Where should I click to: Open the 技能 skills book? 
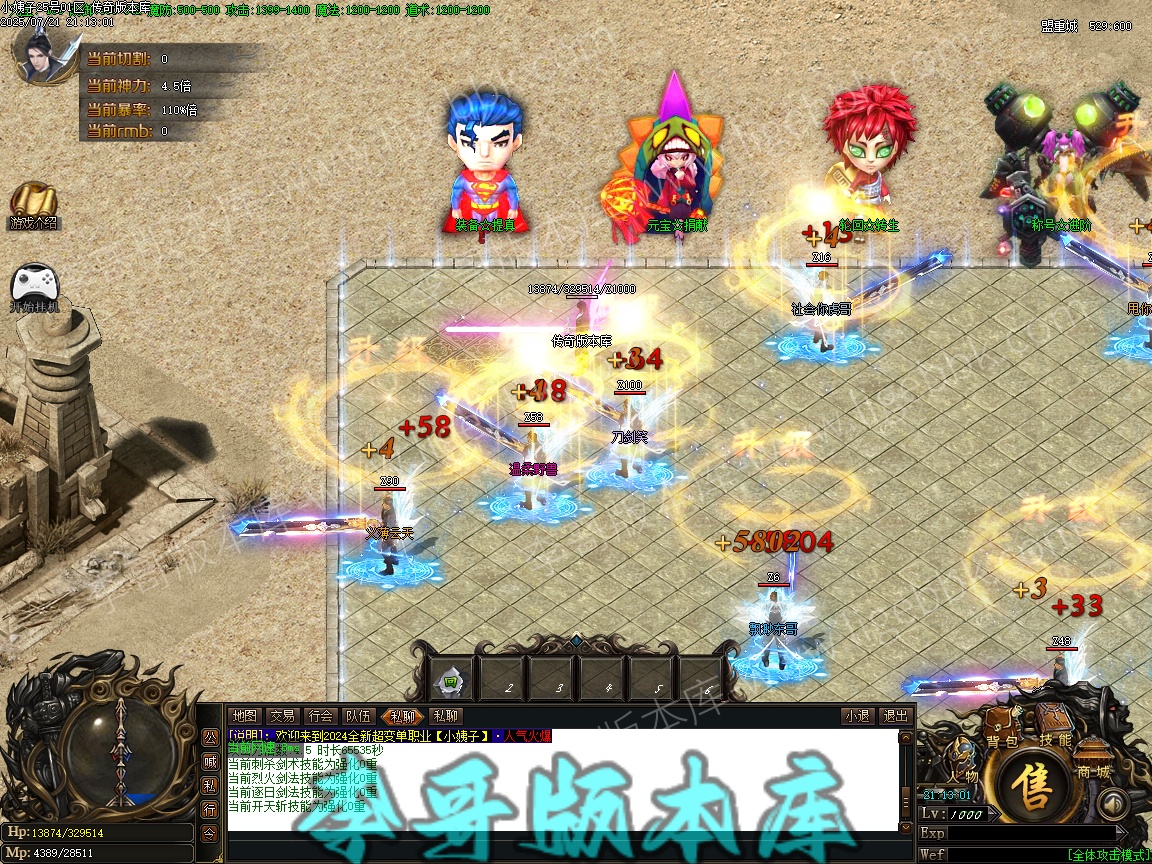tap(1054, 725)
